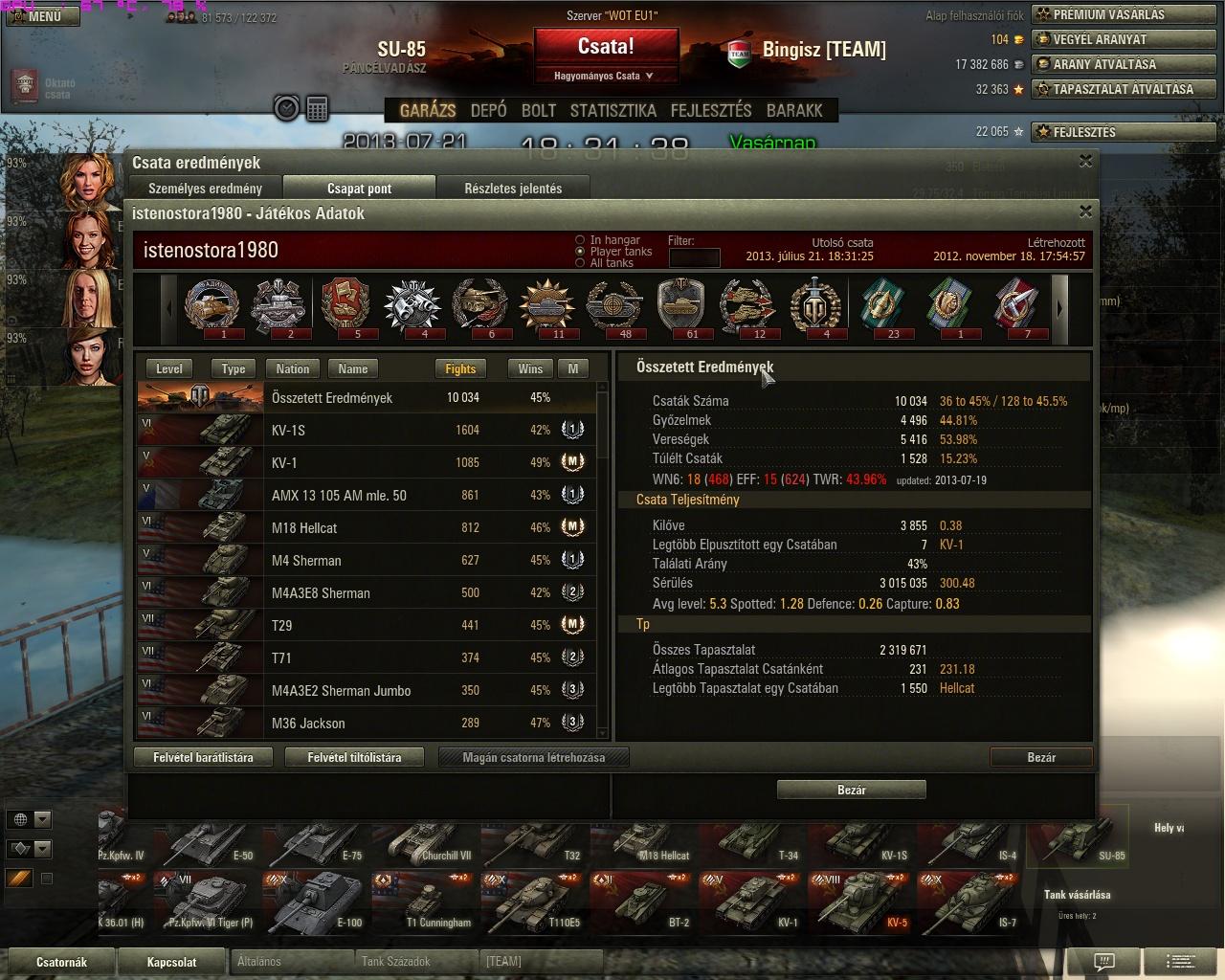Click Felvétel barátlistára button
The width and height of the screenshot is (1225, 980).
click(x=203, y=757)
